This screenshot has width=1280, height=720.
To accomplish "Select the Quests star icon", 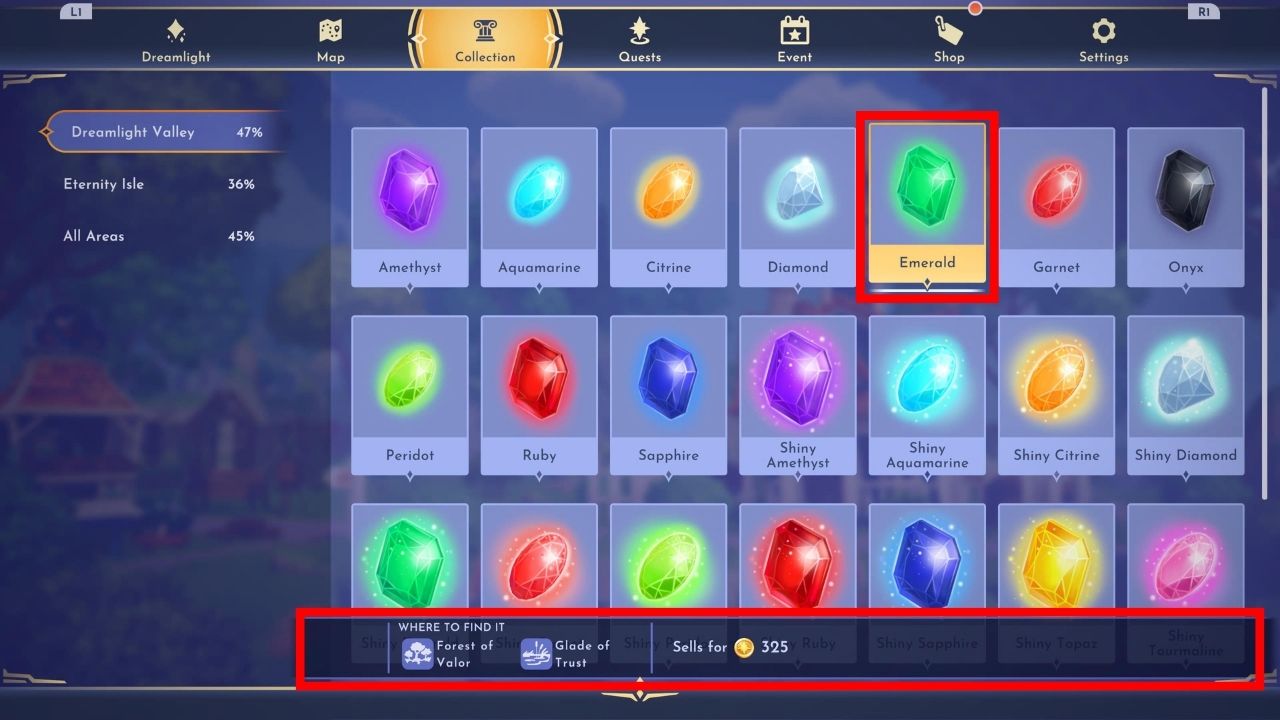I will click(639, 40).
